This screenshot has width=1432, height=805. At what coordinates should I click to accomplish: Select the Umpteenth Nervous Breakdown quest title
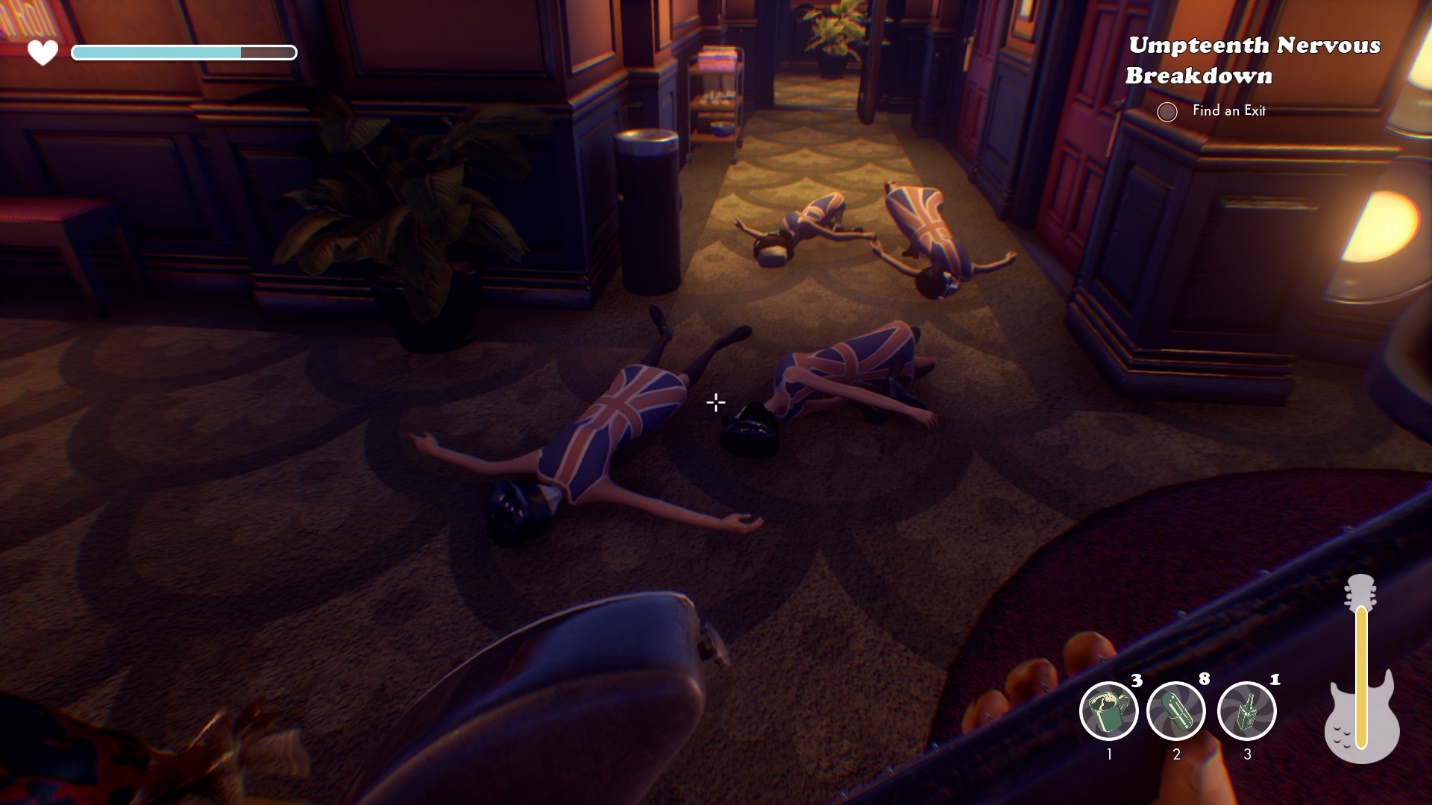click(x=1253, y=60)
